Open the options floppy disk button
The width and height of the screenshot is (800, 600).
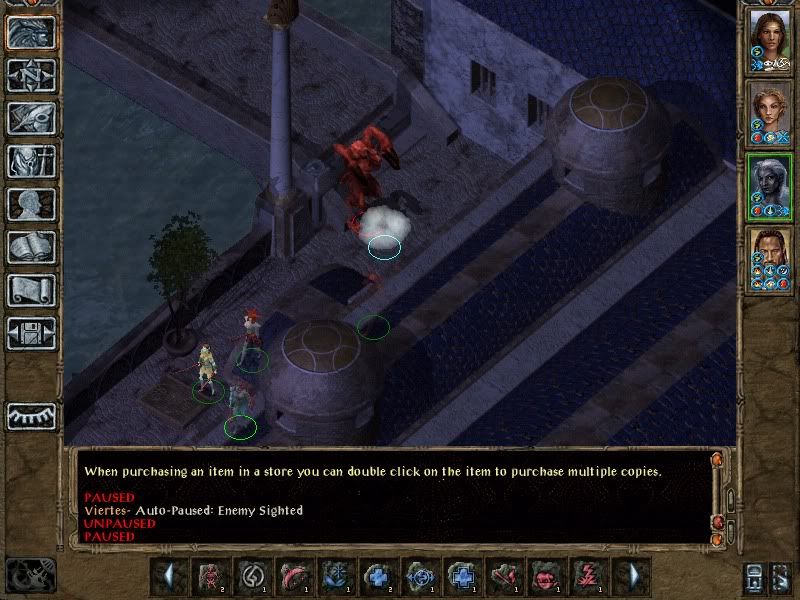[x=31, y=333]
